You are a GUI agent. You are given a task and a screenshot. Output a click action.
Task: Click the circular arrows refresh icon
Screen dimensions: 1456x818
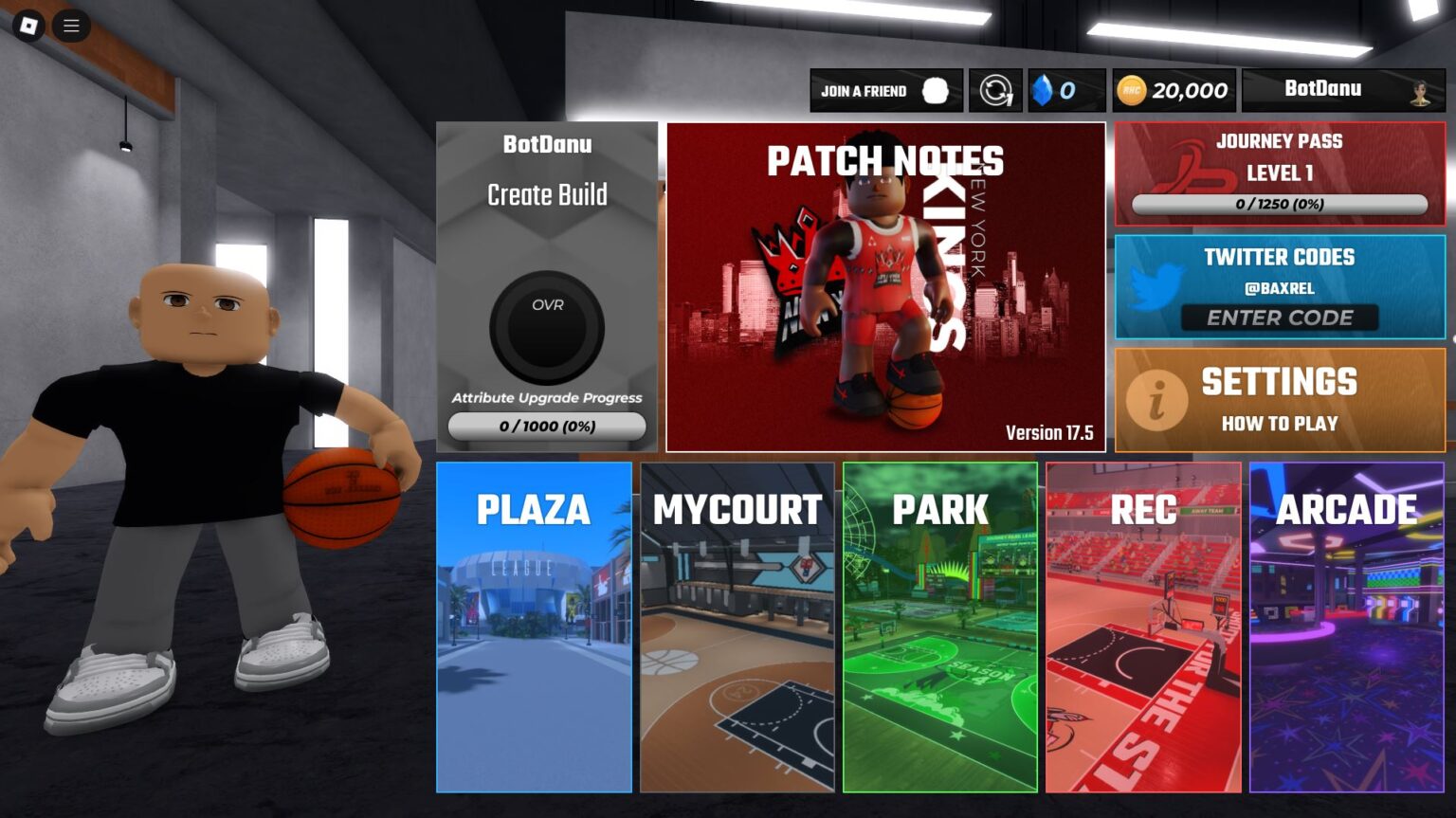[995, 91]
